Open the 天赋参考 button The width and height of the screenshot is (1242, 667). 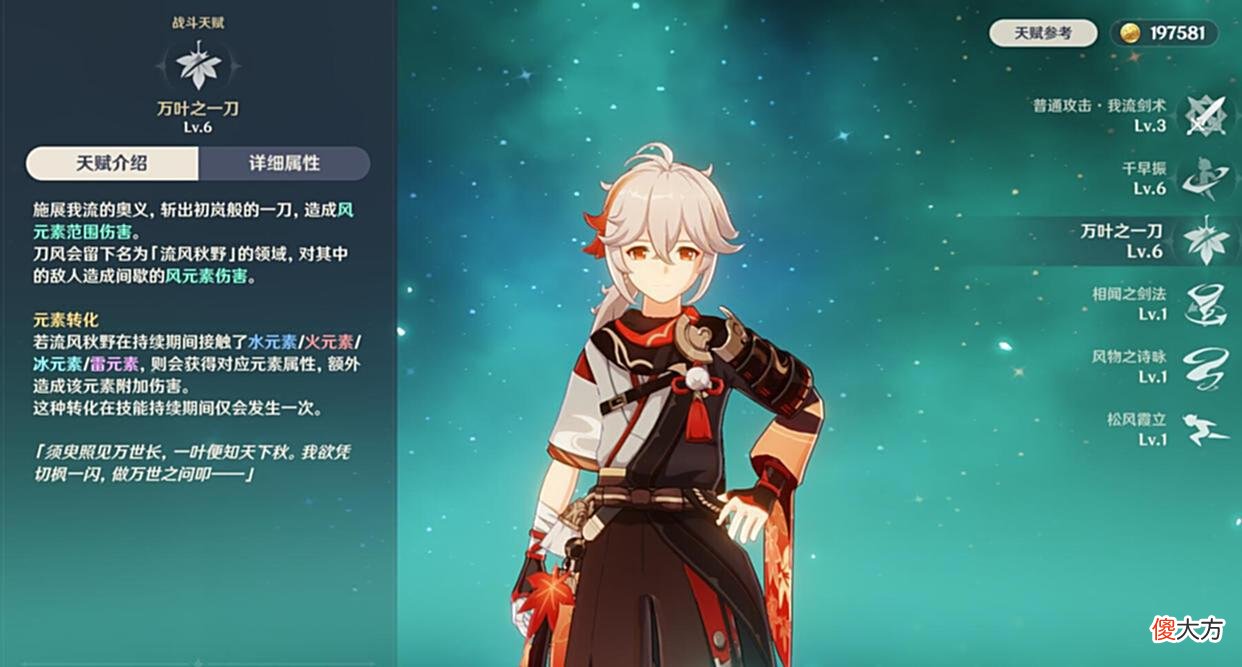(x=1043, y=33)
